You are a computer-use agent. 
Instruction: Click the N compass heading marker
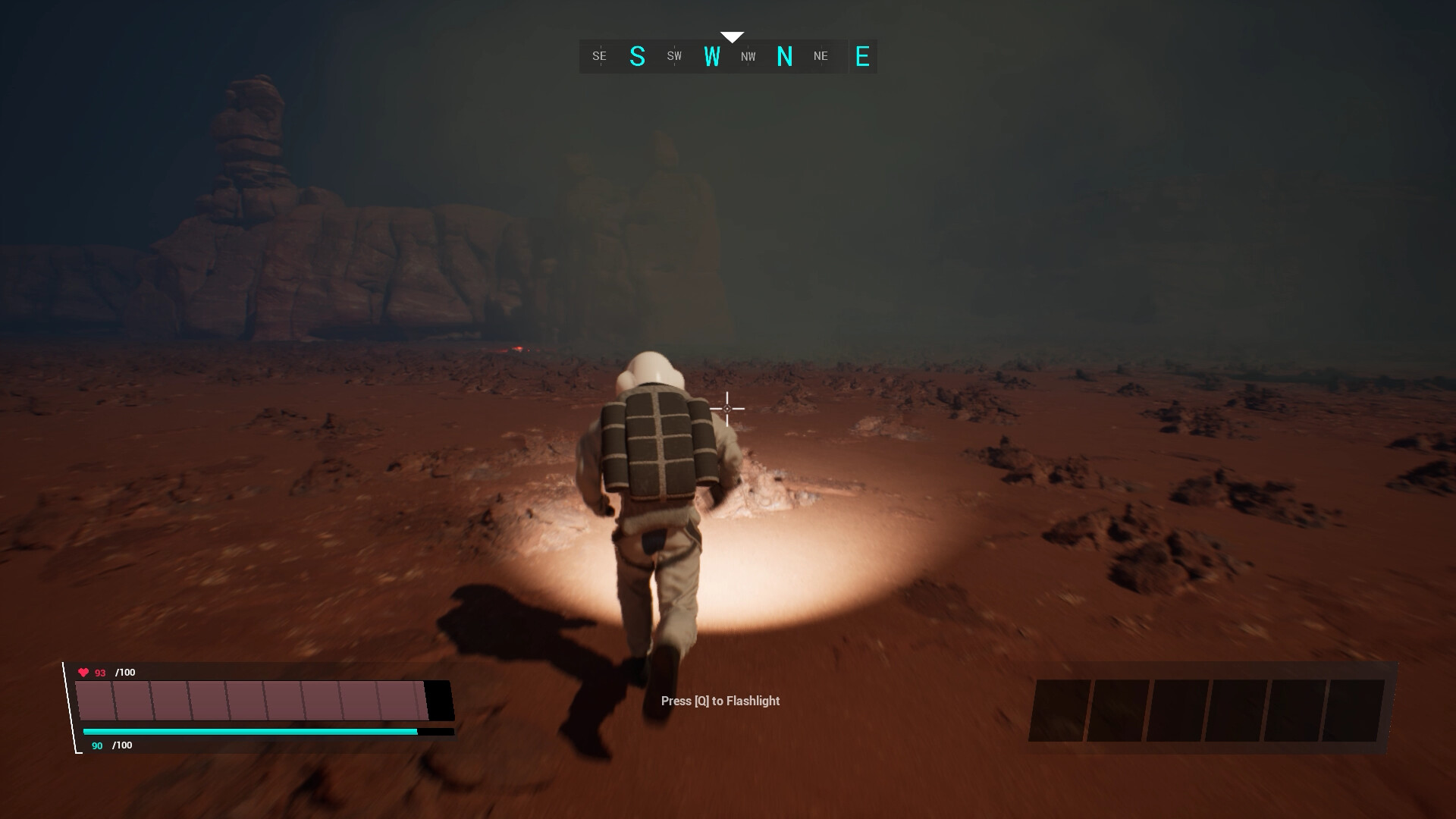(786, 55)
